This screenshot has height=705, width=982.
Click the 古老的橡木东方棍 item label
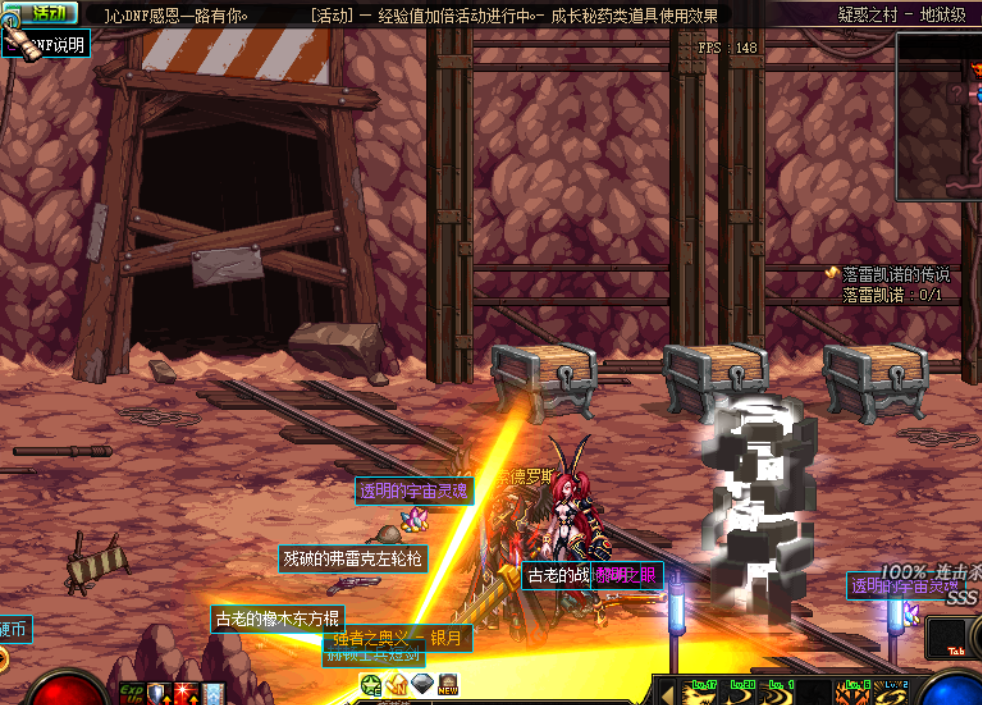(277, 619)
